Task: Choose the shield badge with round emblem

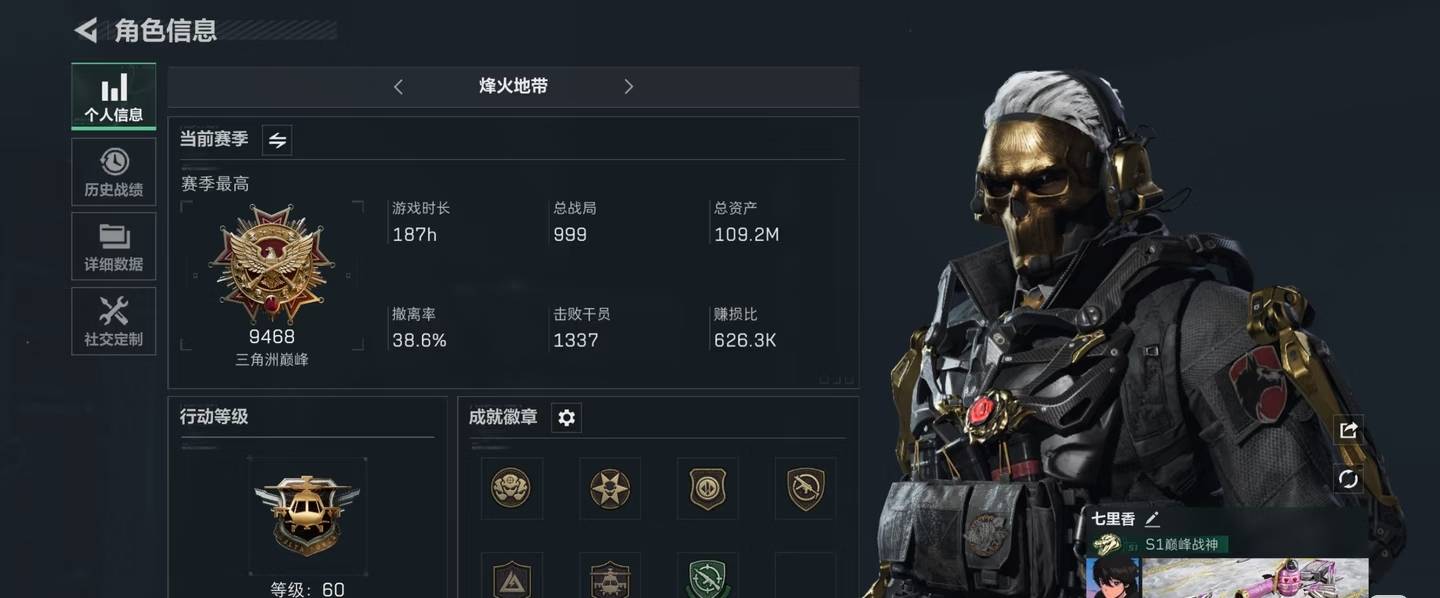Action: tap(707, 488)
